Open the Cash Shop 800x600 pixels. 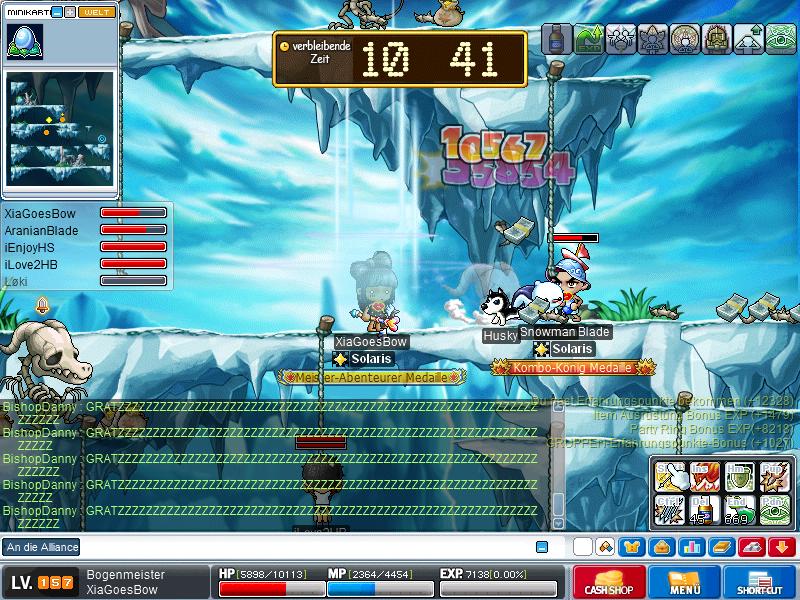coord(608,582)
